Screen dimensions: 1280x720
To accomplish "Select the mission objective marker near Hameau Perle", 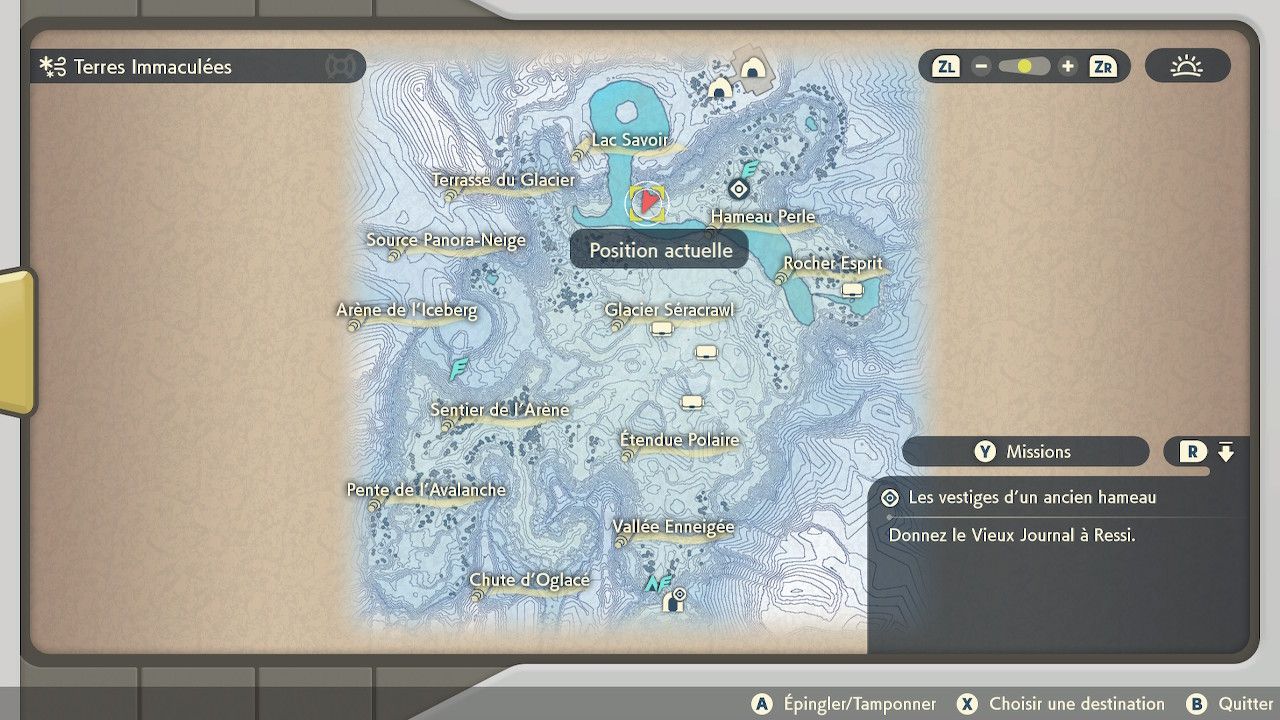I will pos(738,188).
